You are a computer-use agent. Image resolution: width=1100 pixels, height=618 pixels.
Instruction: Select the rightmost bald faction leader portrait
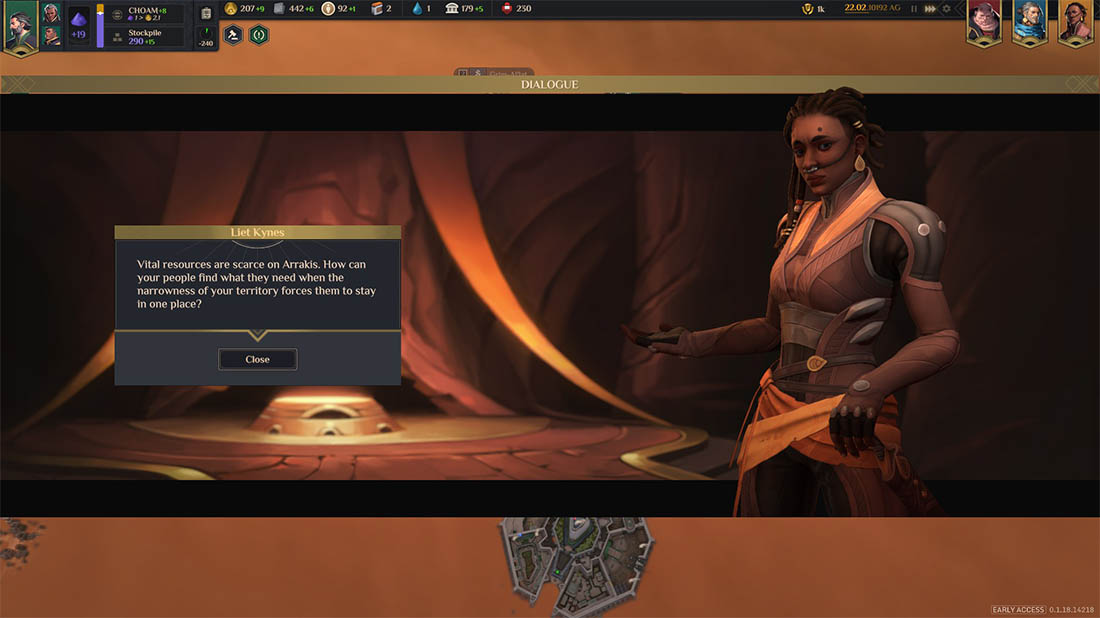point(1075,21)
